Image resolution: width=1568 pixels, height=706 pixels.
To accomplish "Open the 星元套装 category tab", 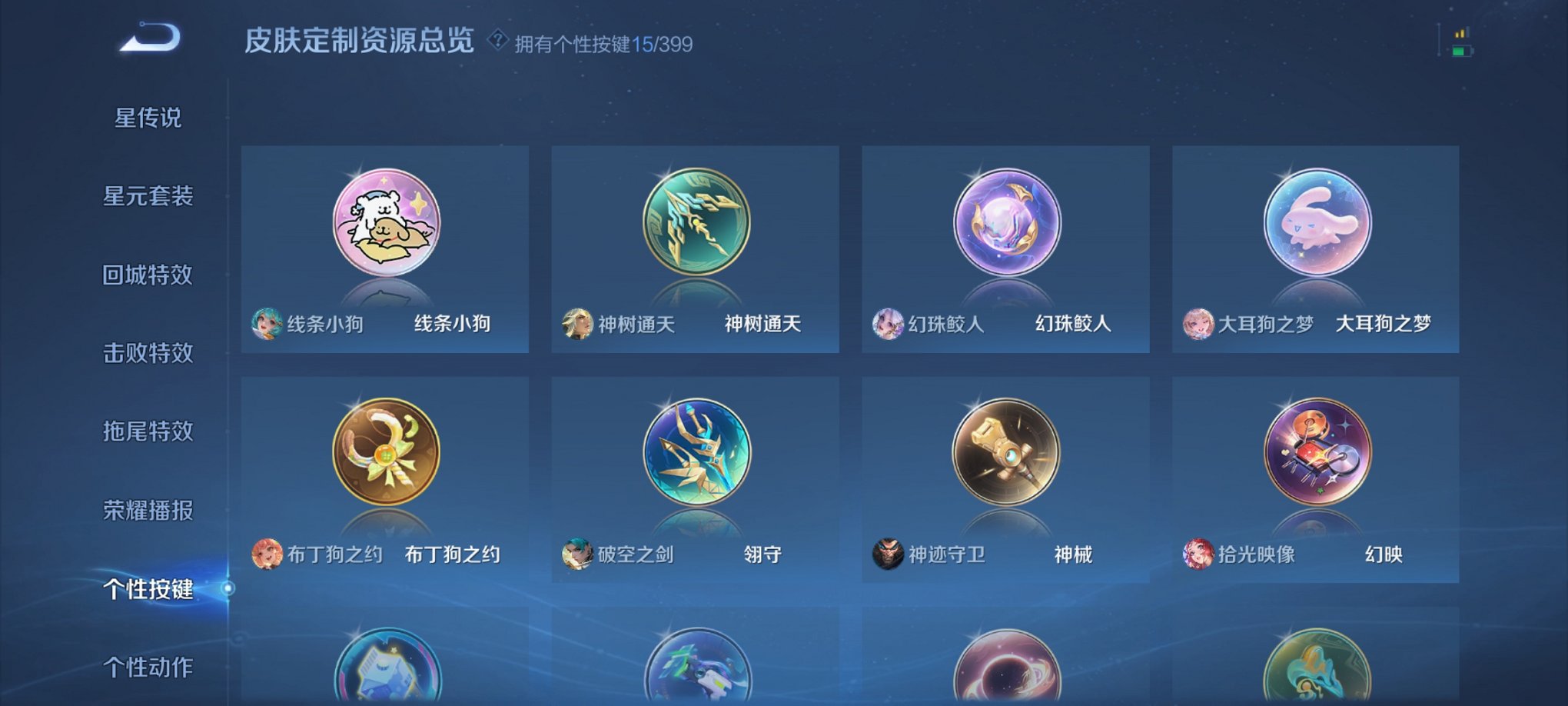I will point(146,195).
